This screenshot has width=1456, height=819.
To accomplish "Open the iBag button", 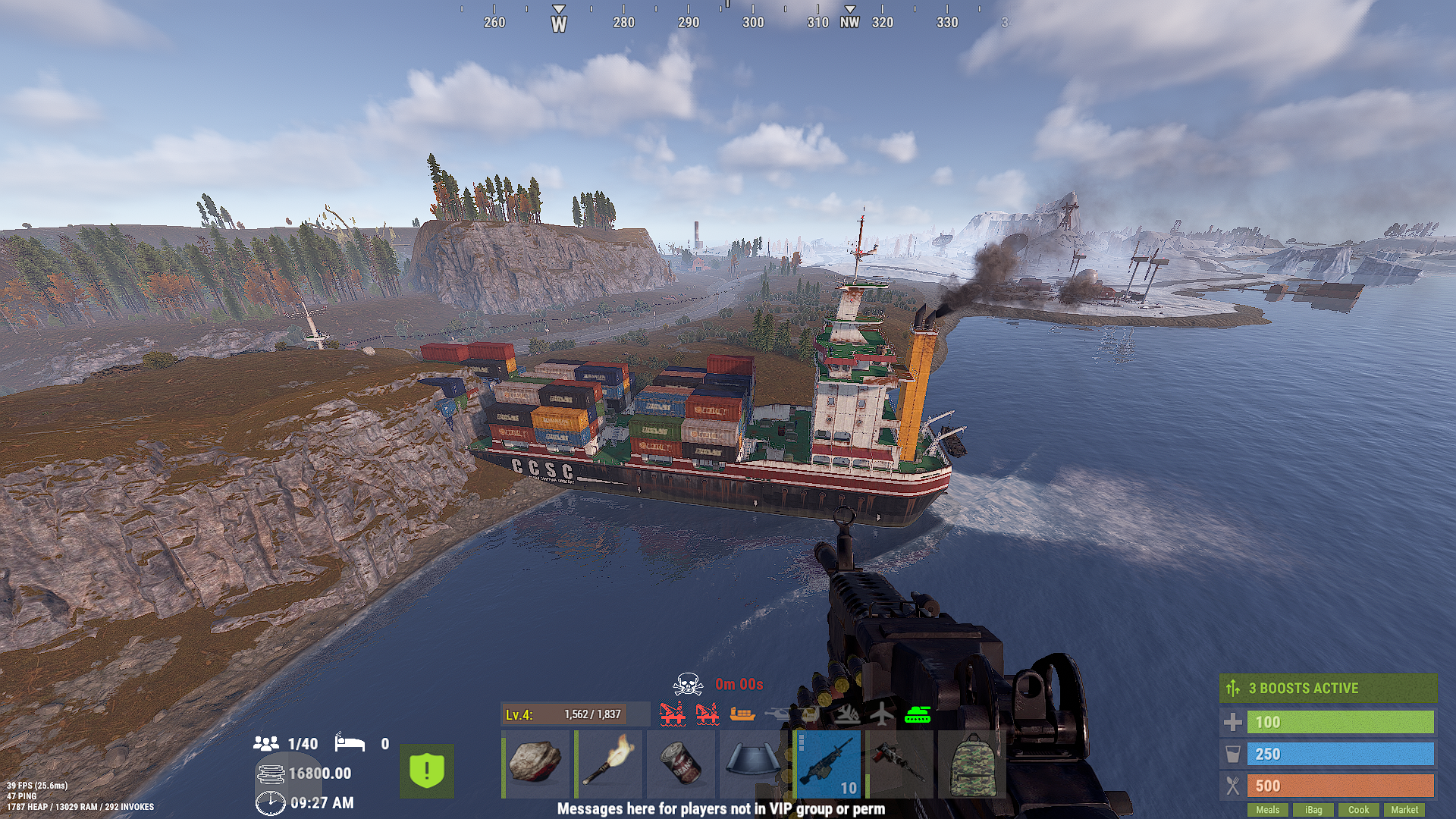I will (1313, 810).
